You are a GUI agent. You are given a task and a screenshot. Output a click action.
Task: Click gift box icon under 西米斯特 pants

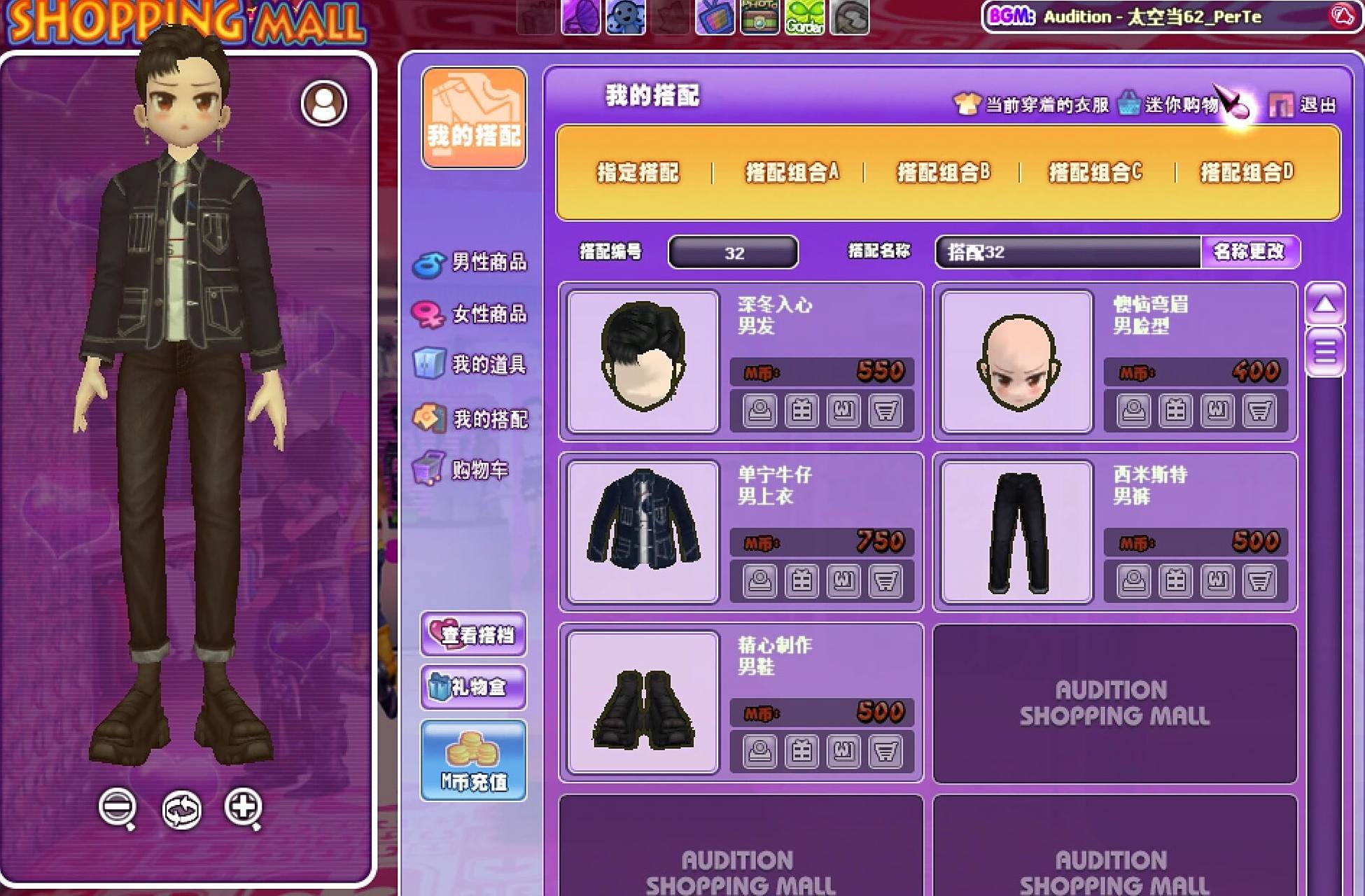[1176, 581]
